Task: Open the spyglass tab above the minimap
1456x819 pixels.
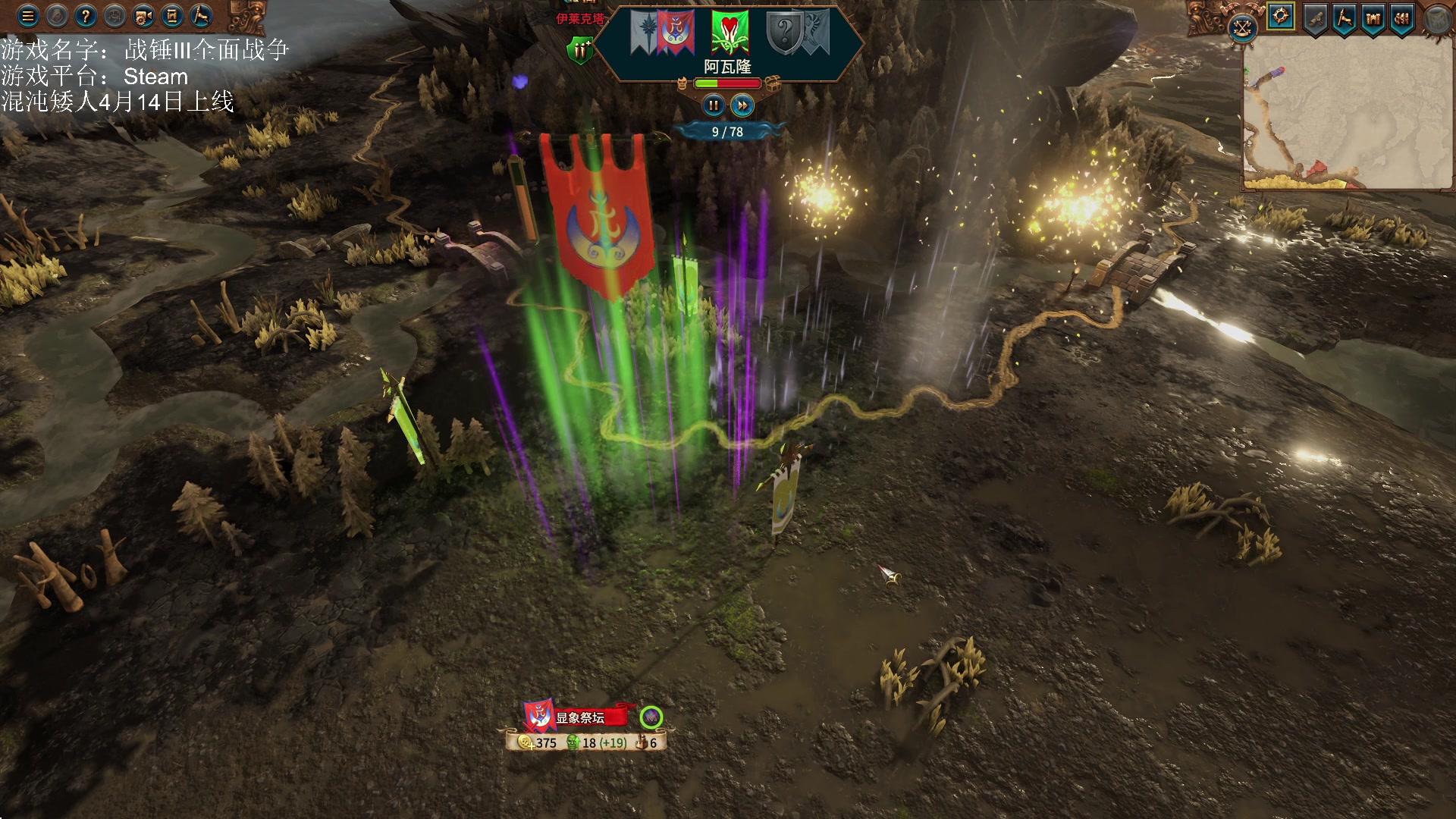Action: coord(1315,18)
